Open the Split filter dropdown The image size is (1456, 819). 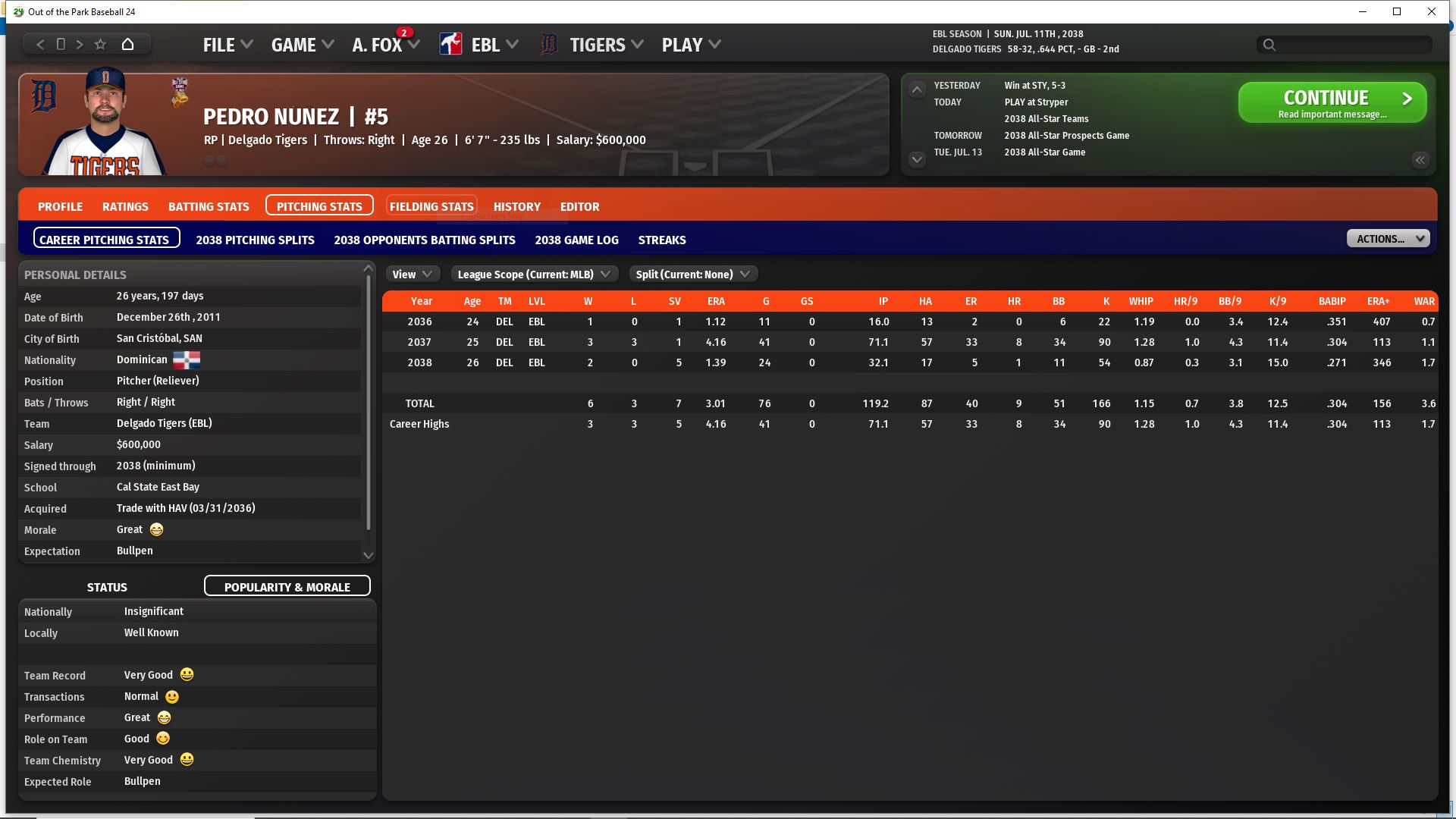[x=692, y=275]
